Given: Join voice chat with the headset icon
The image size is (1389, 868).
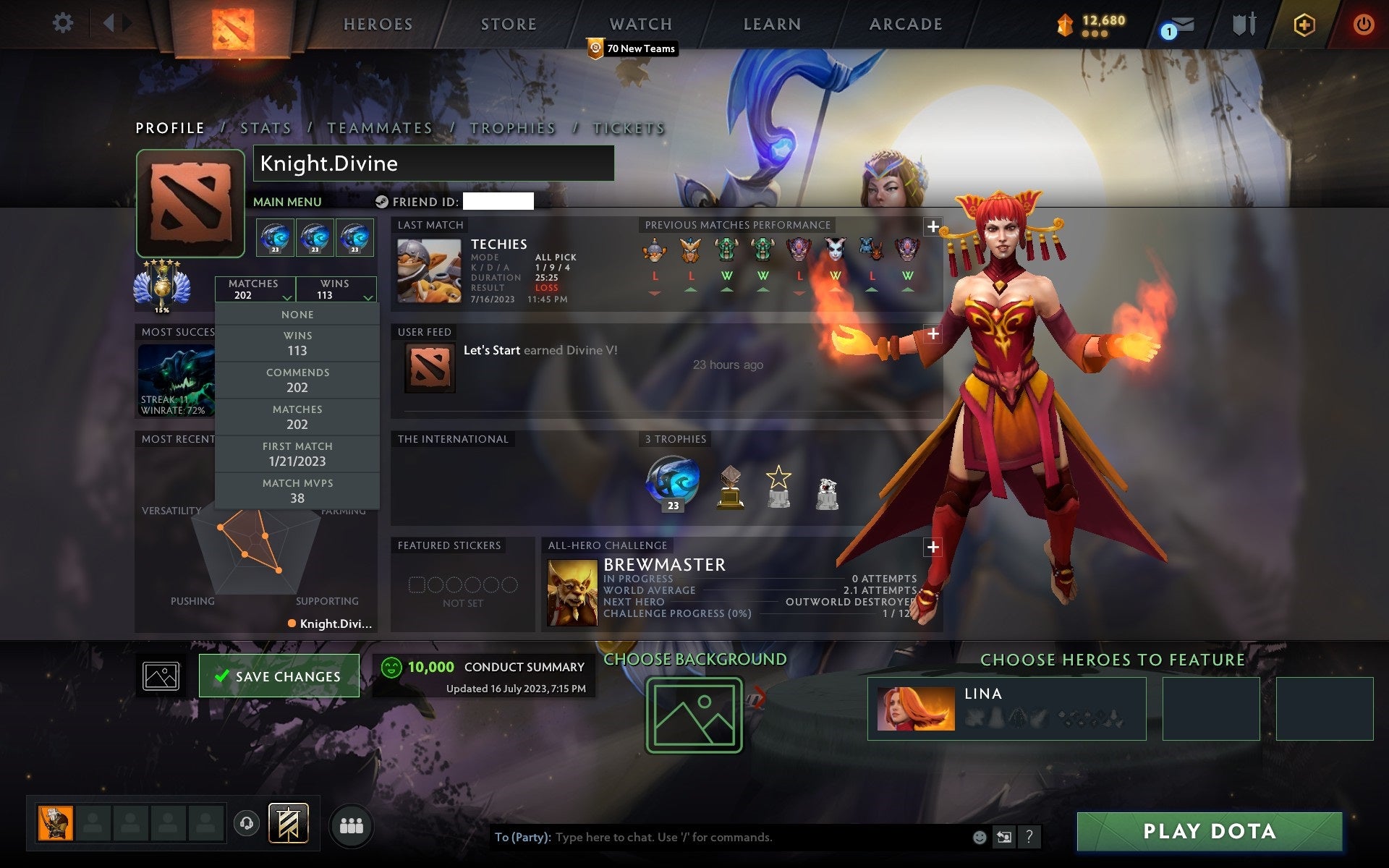Looking at the screenshot, I should (246, 823).
